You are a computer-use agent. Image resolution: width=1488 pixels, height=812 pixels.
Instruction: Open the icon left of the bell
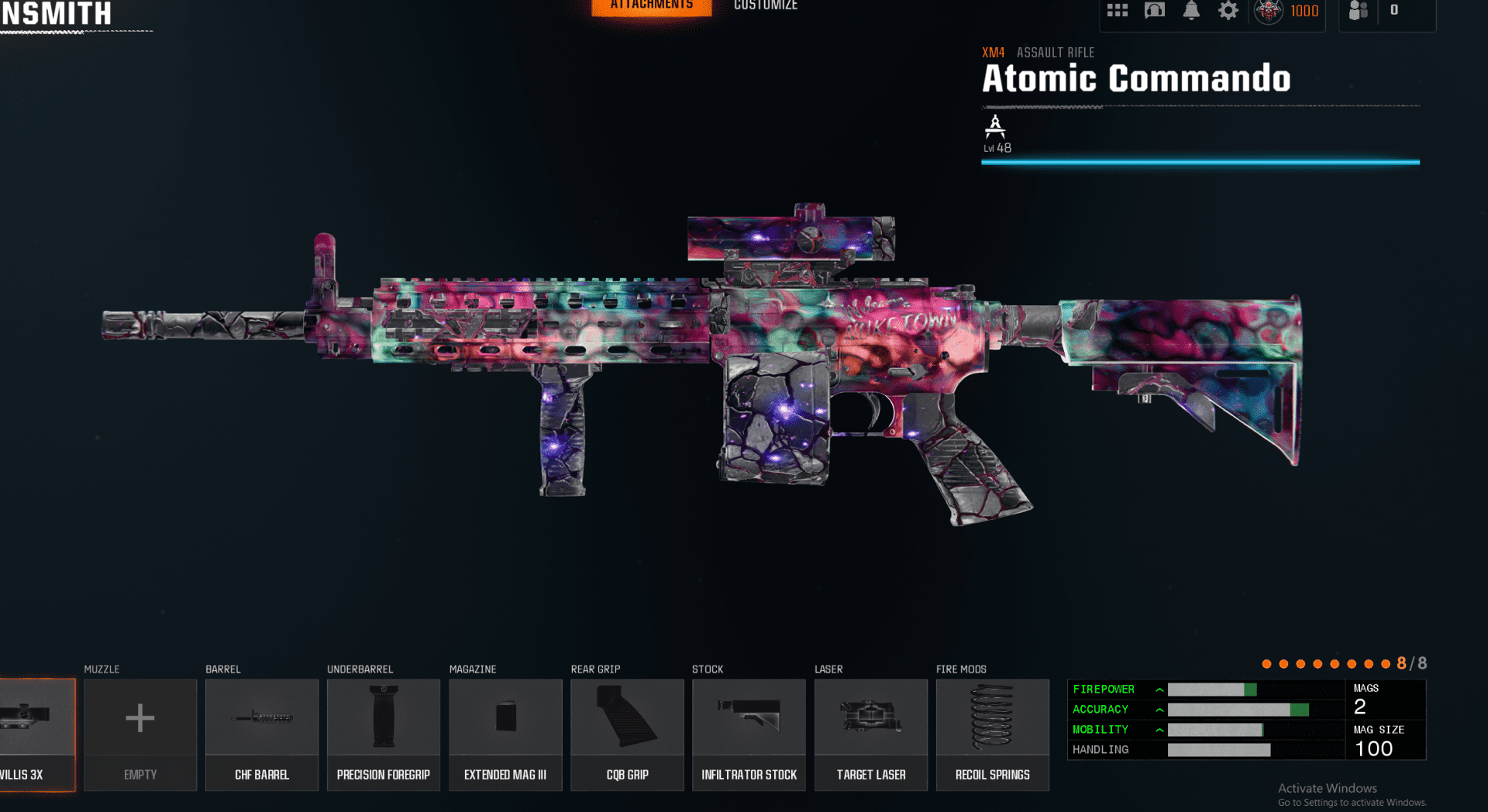click(1155, 11)
